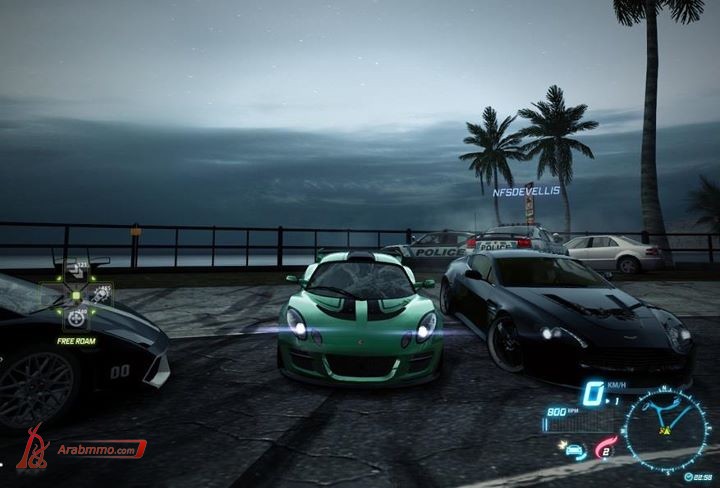Image resolution: width=720 pixels, height=488 pixels.
Task: Trigger the circular cross power-up
Action: click(x=76, y=318)
